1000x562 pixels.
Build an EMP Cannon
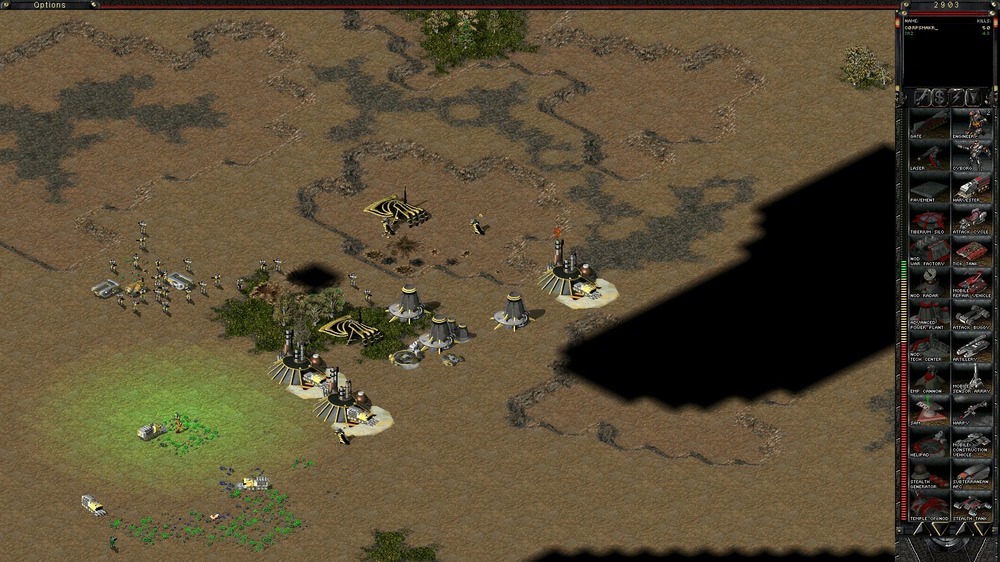[x=929, y=377]
